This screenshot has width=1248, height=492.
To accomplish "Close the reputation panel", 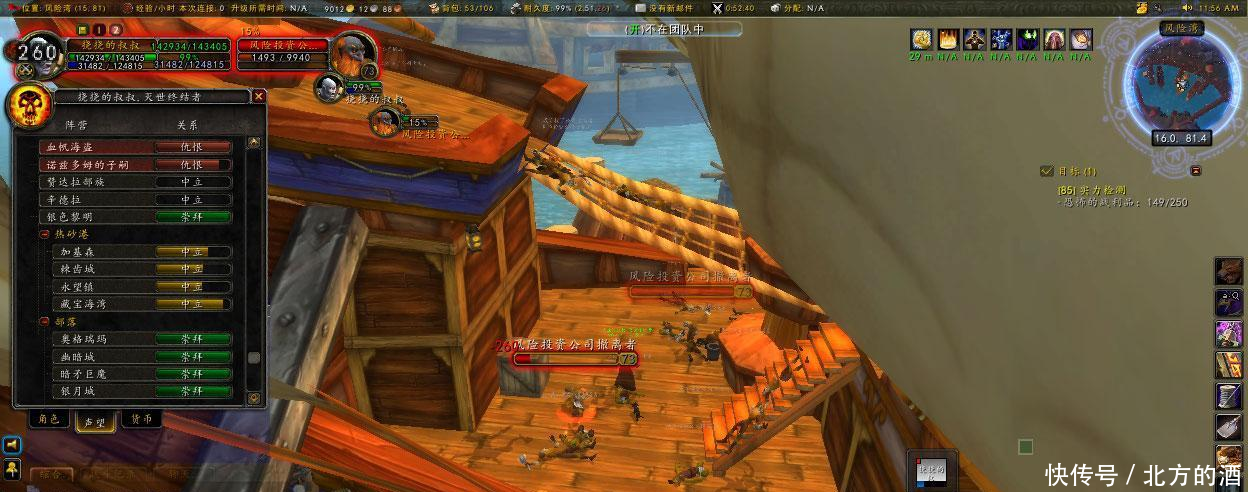I will pyautogui.click(x=259, y=97).
